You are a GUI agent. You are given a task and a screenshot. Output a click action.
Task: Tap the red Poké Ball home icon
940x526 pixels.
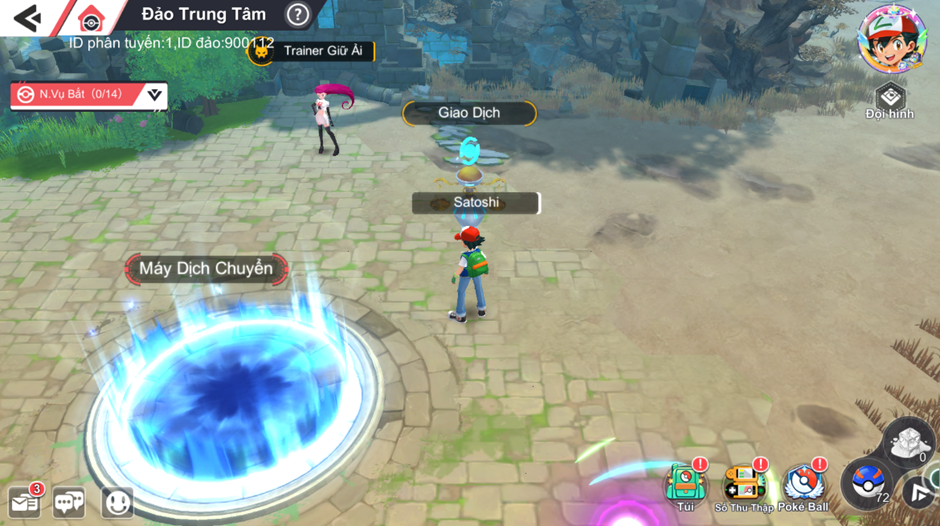[90, 18]
